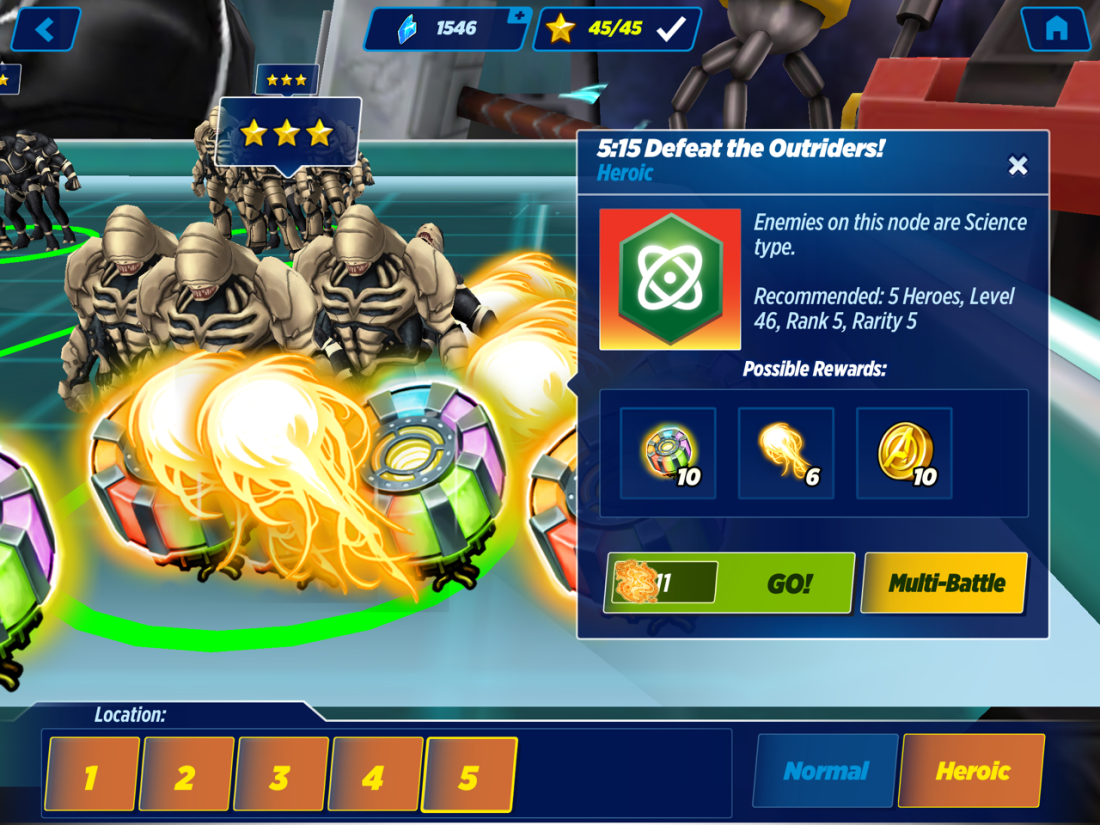Select location 3

[281, 774]
